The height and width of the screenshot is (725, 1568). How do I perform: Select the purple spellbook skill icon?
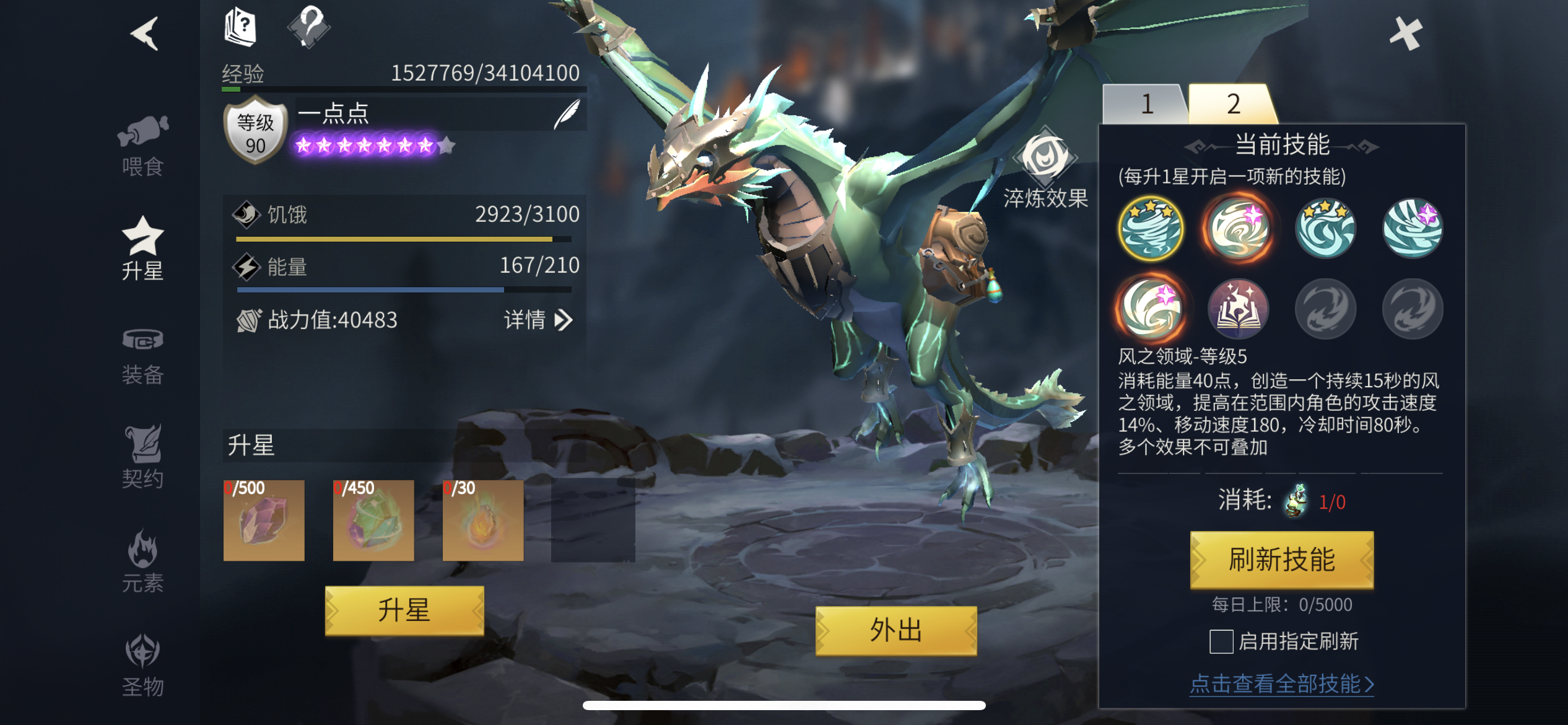coord(1238,309)
